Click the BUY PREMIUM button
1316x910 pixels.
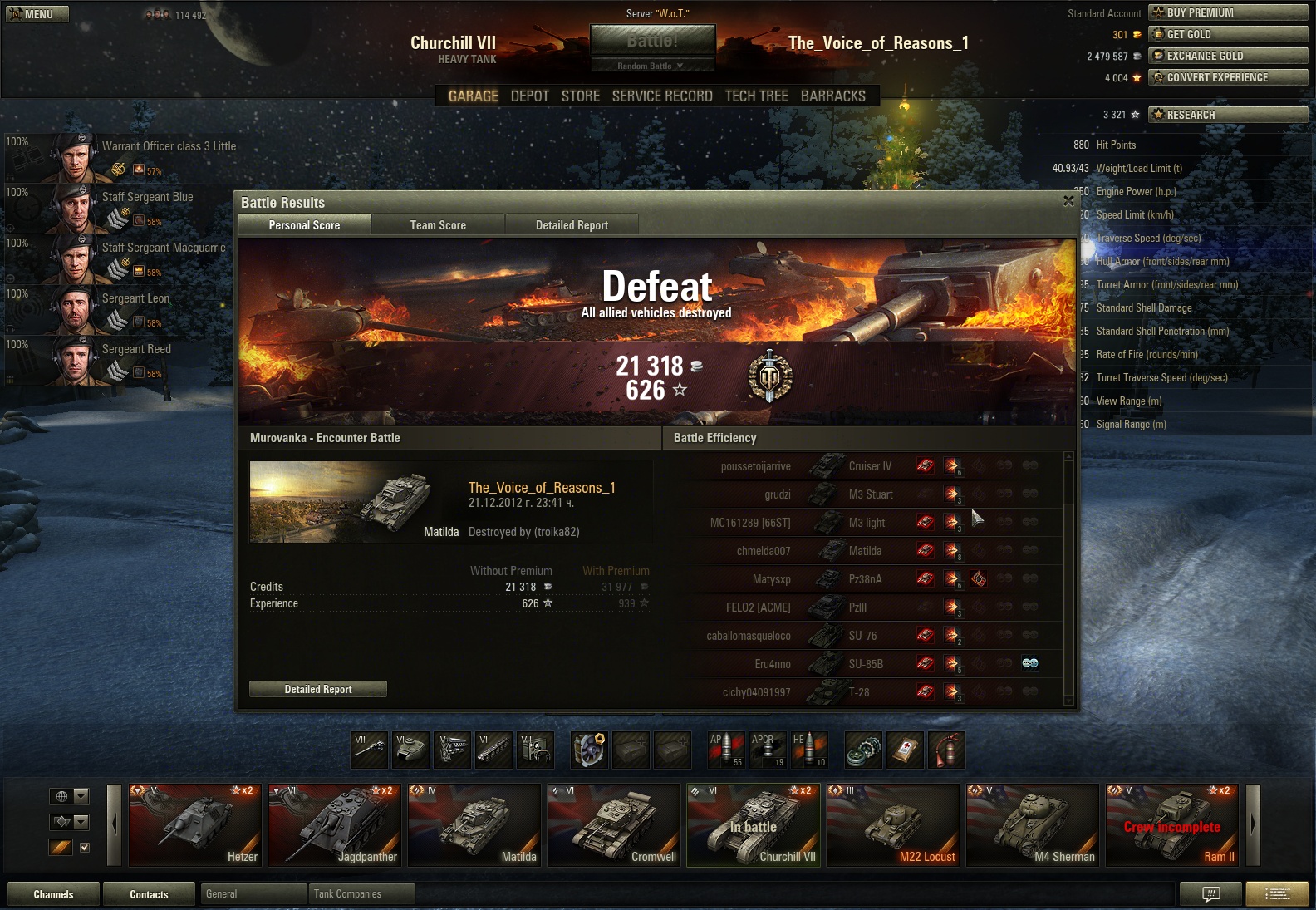tap(1228, 12)
